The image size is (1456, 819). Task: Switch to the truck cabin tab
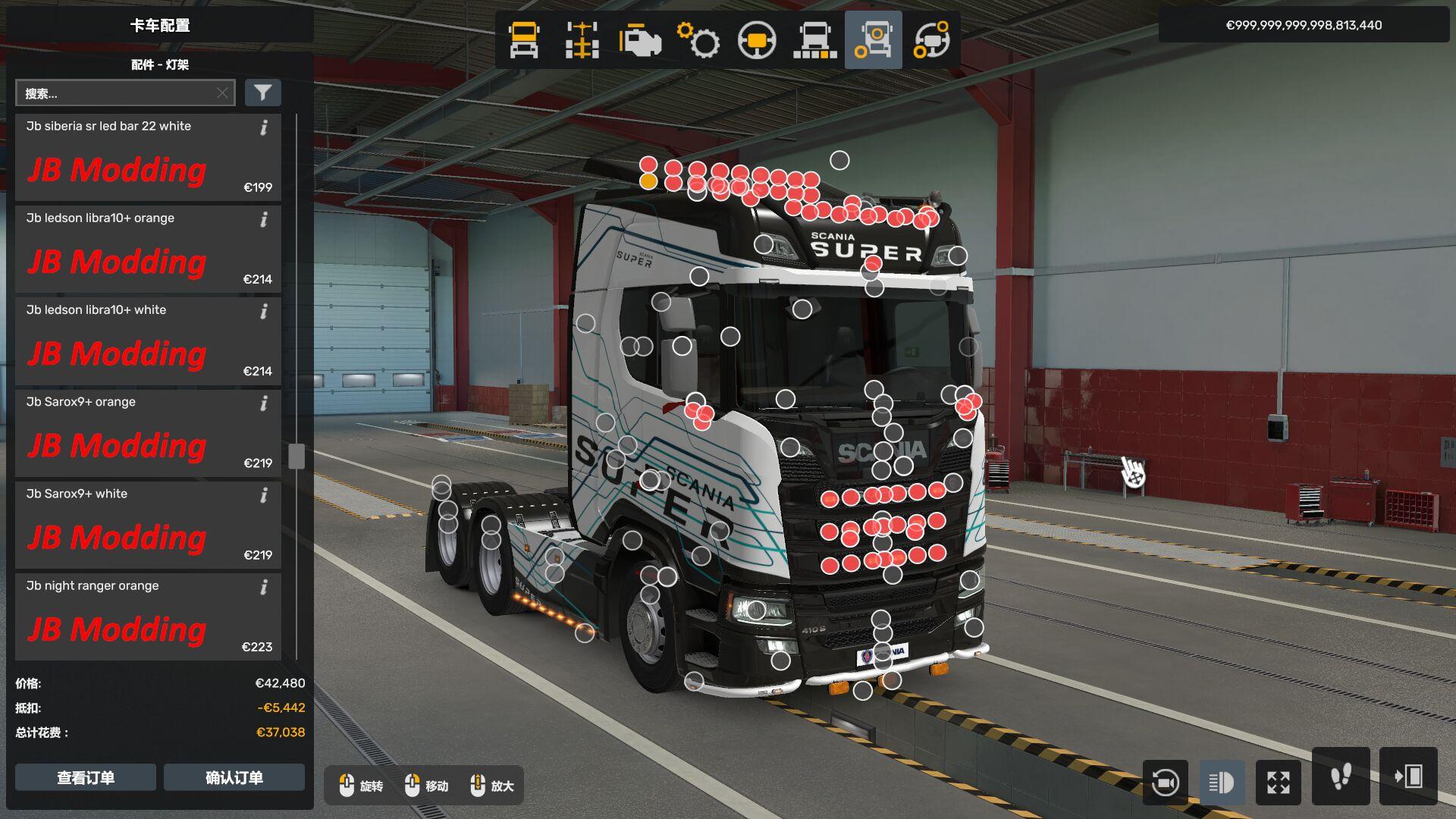pos(524,40)
